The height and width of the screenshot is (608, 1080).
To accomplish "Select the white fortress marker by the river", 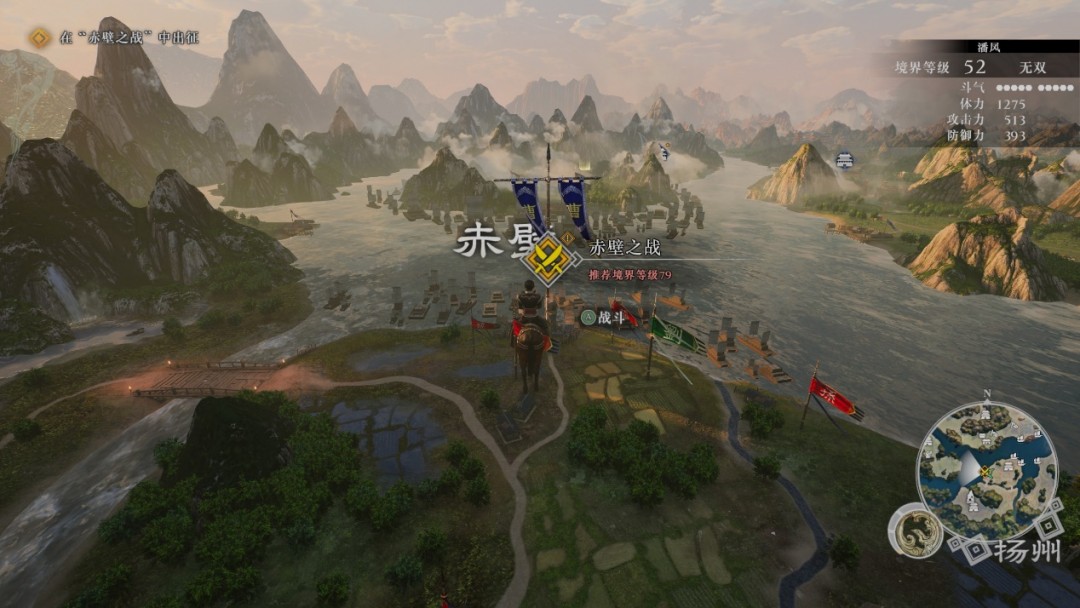I will (845, 160).
